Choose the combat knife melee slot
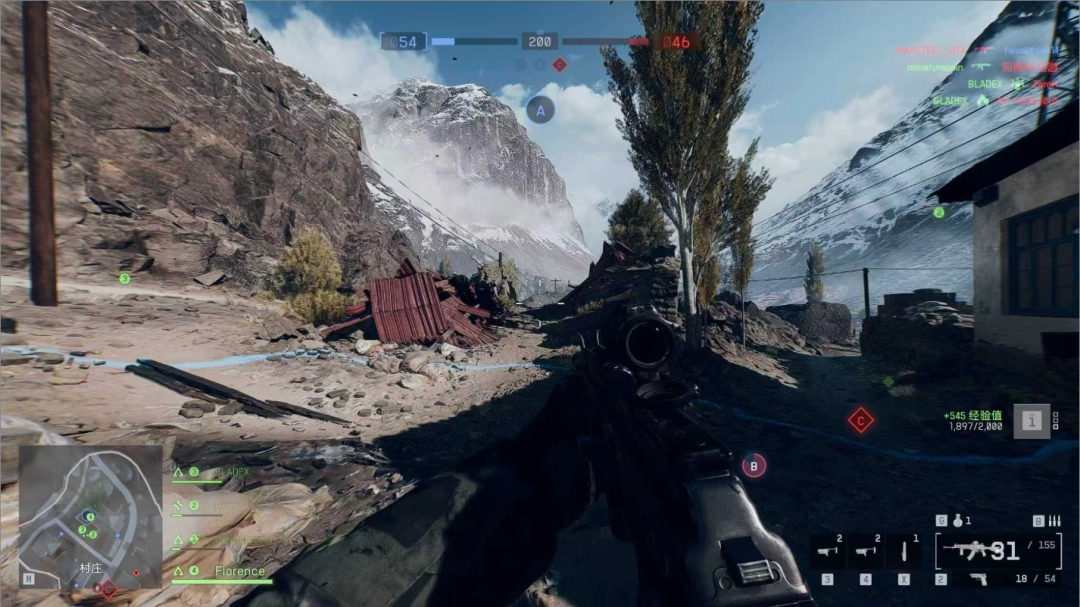The image size is (1080, 607). 904,551
